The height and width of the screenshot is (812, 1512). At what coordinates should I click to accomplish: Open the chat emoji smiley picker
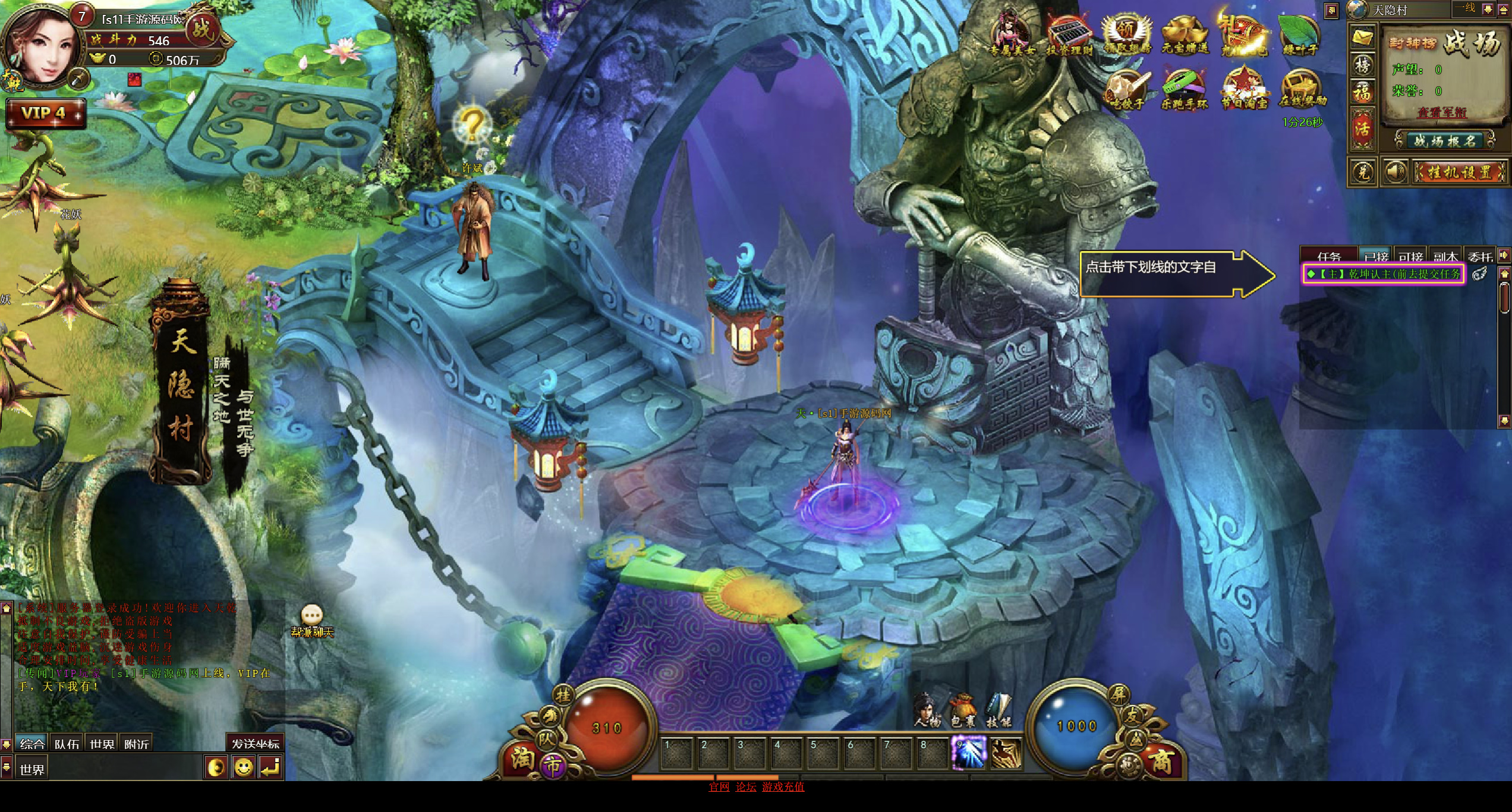pyautogui.click(x=243, y=767)
